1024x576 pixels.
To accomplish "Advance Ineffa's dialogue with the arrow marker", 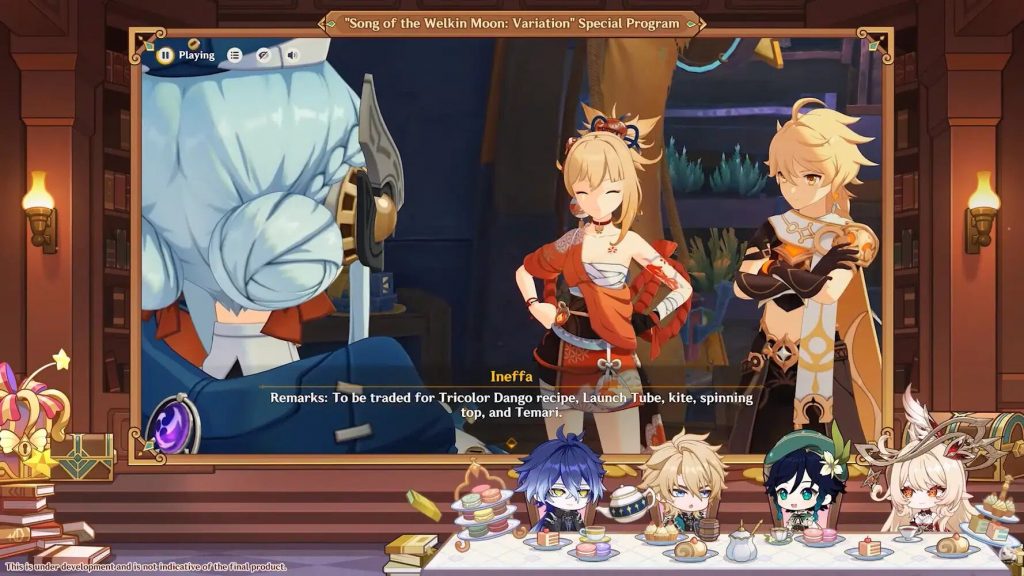I will pos(512,442).
